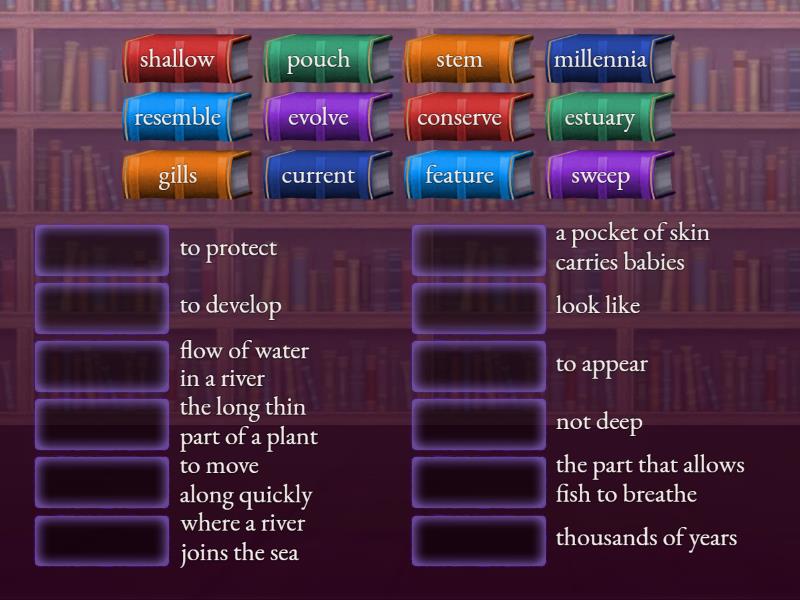Pick the slot beside 'to appear'
The image size is (800, 600).
click(x=479, y=366)
